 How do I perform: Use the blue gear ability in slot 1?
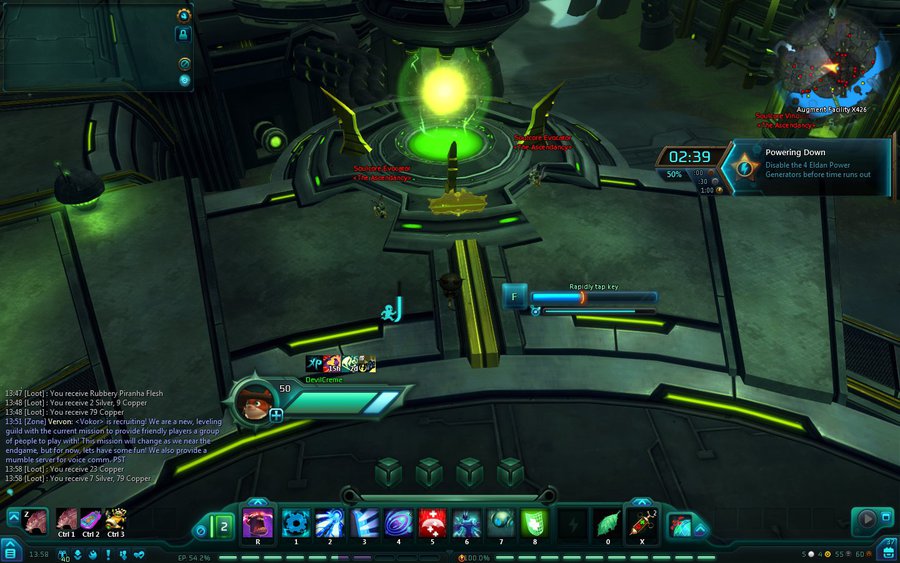tap(294, 523)
